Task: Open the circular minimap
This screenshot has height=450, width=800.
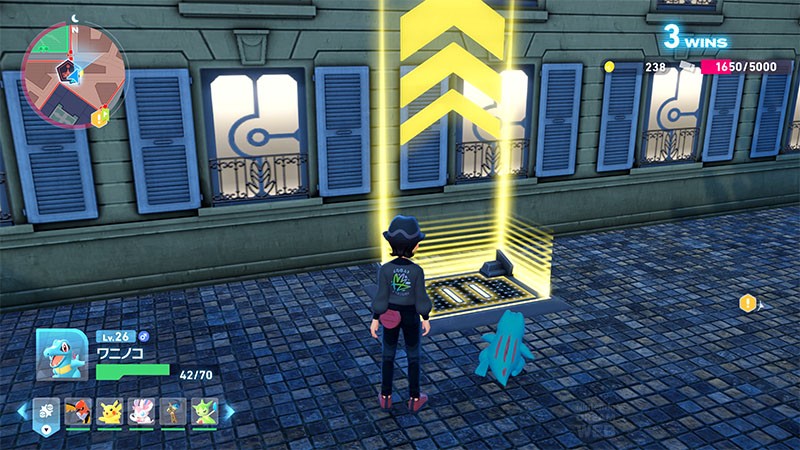Action: [x=72, y=74]
